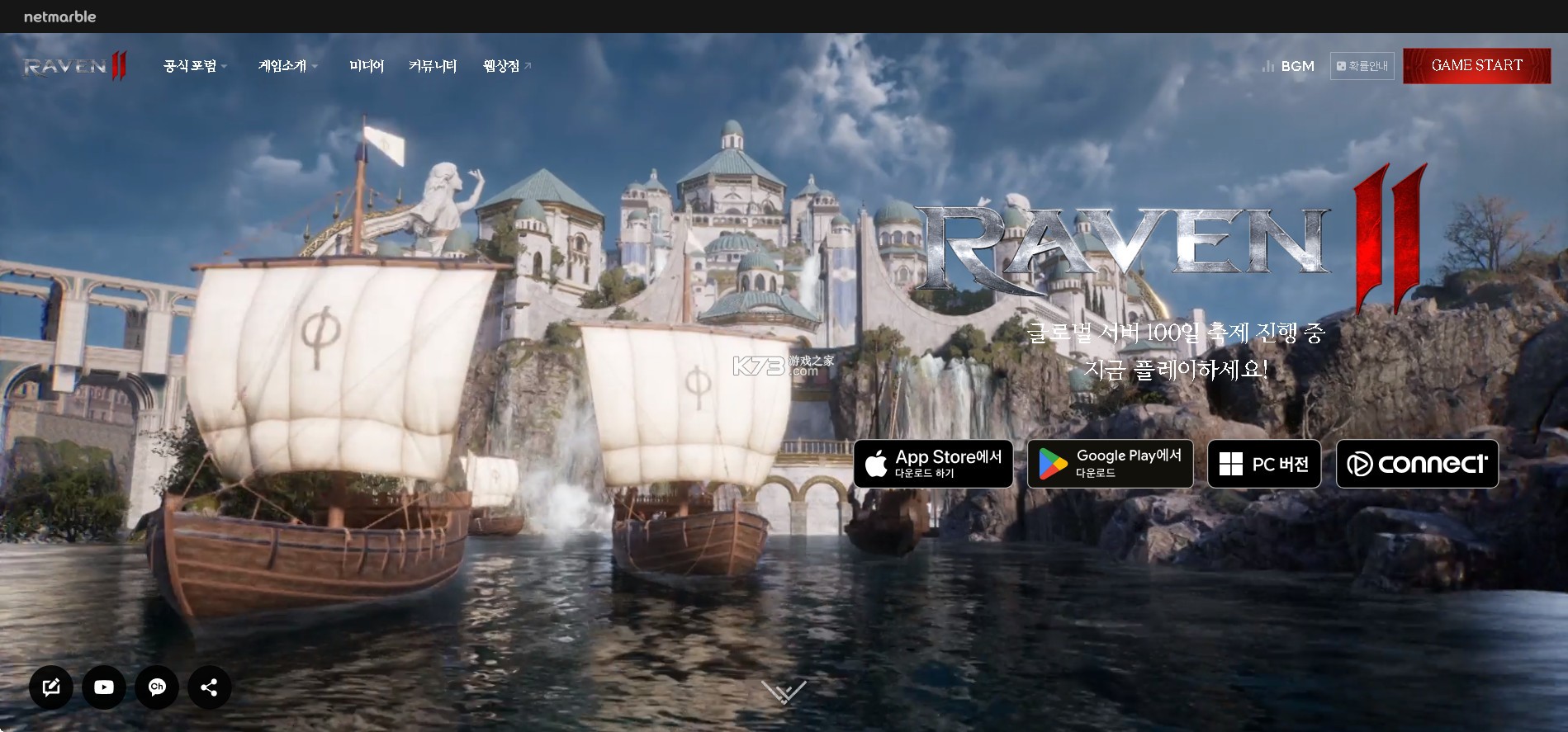Select the community write/pencil icon
Viewport: 1568px width, 732px height.
(51, 687)
